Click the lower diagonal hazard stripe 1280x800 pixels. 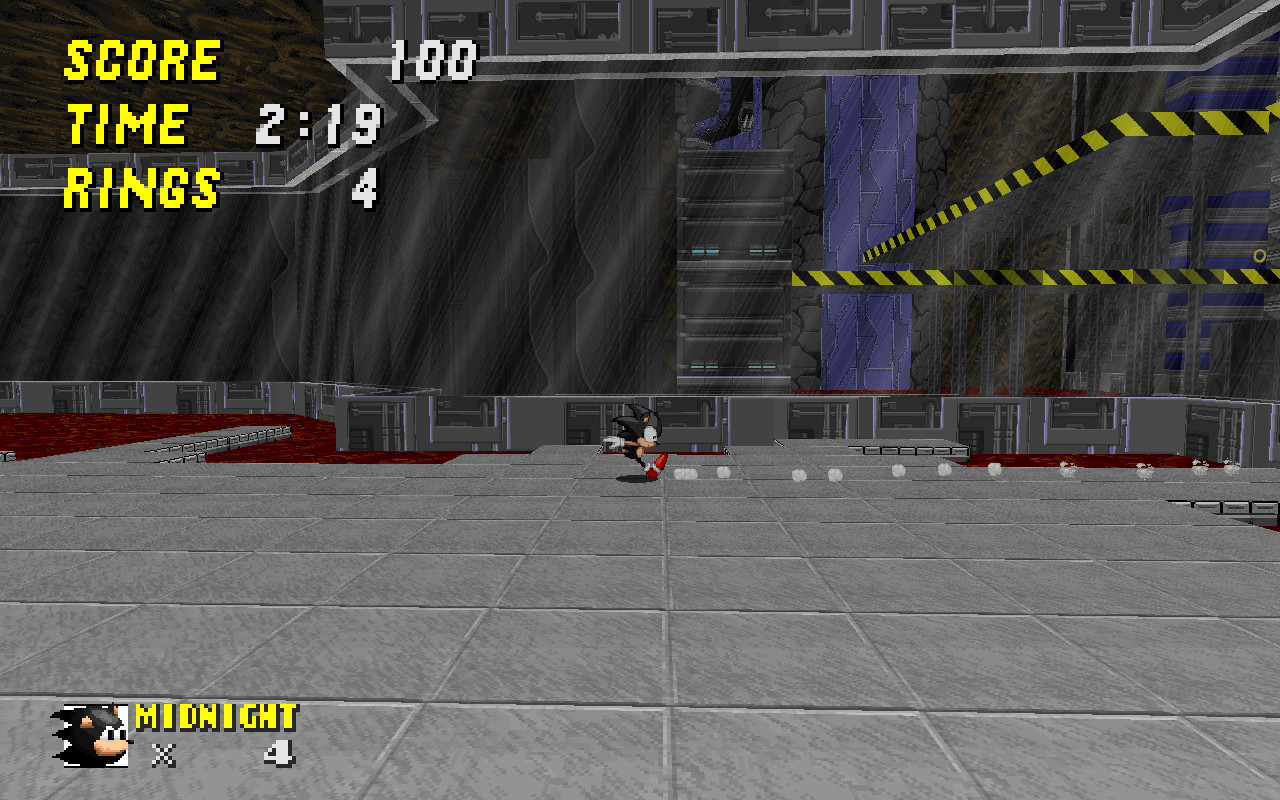[x=1000, y=275]
